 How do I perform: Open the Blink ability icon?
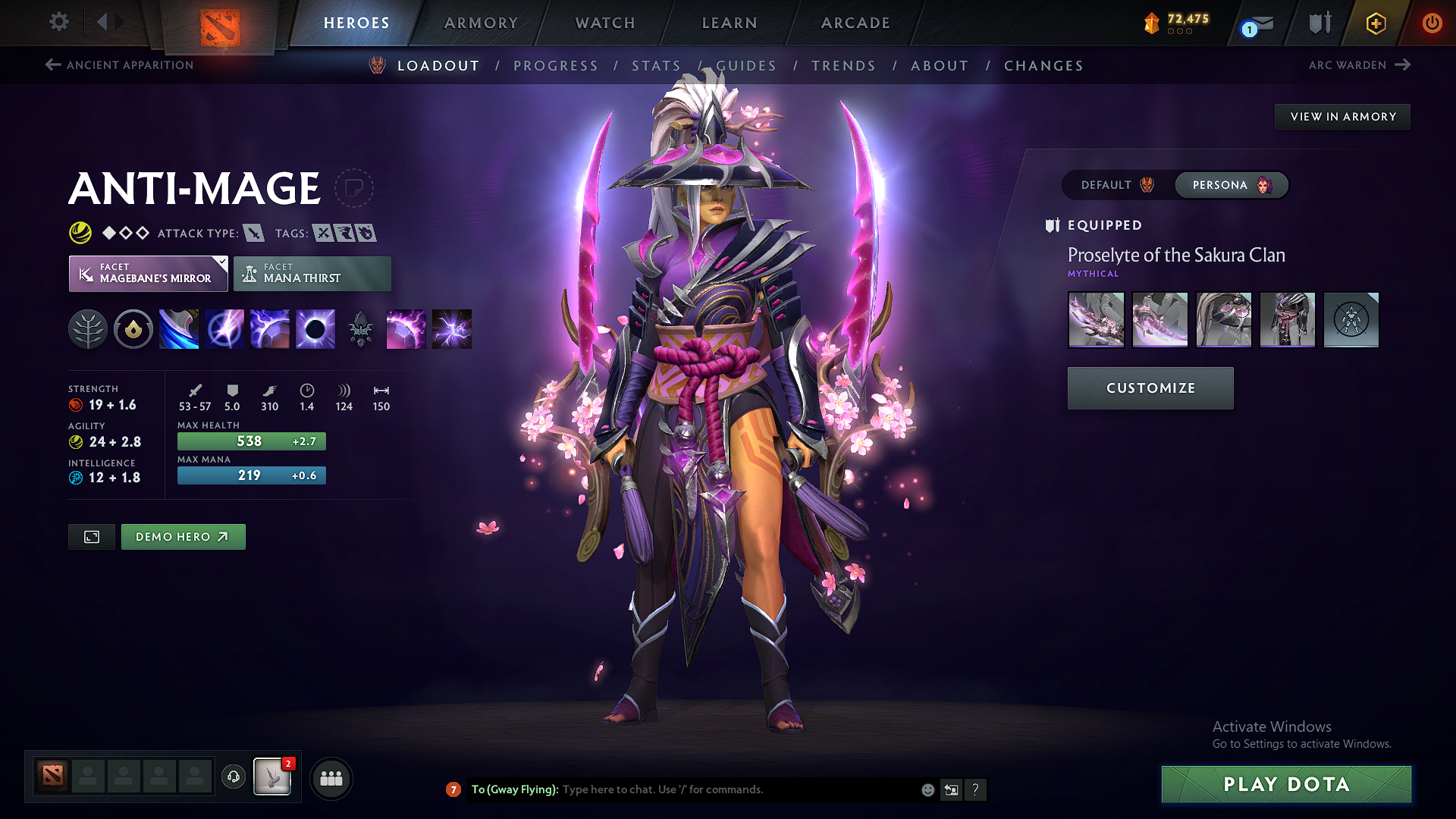click(224, 328)
